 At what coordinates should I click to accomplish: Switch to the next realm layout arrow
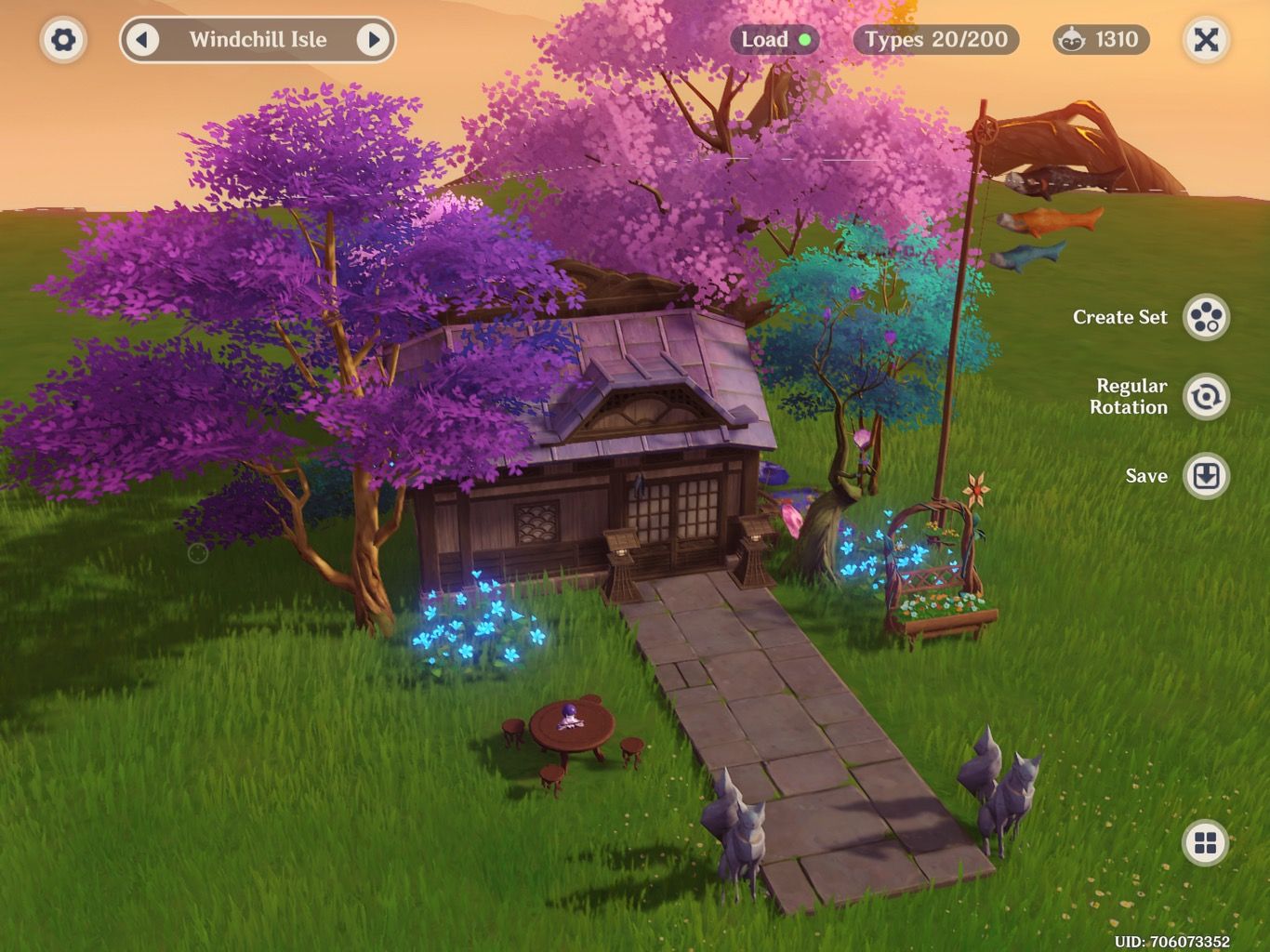[373, 40]
